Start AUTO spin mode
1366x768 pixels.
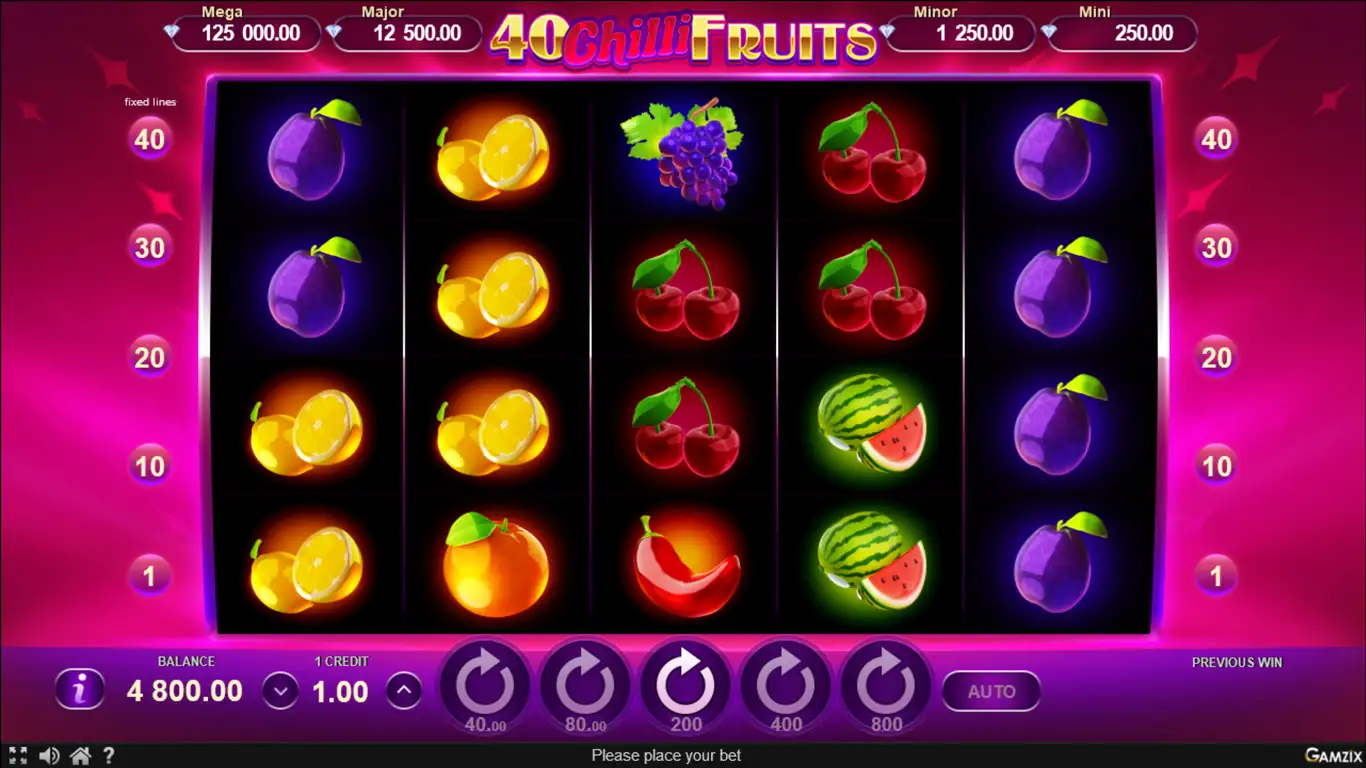[x=991, y=691]
